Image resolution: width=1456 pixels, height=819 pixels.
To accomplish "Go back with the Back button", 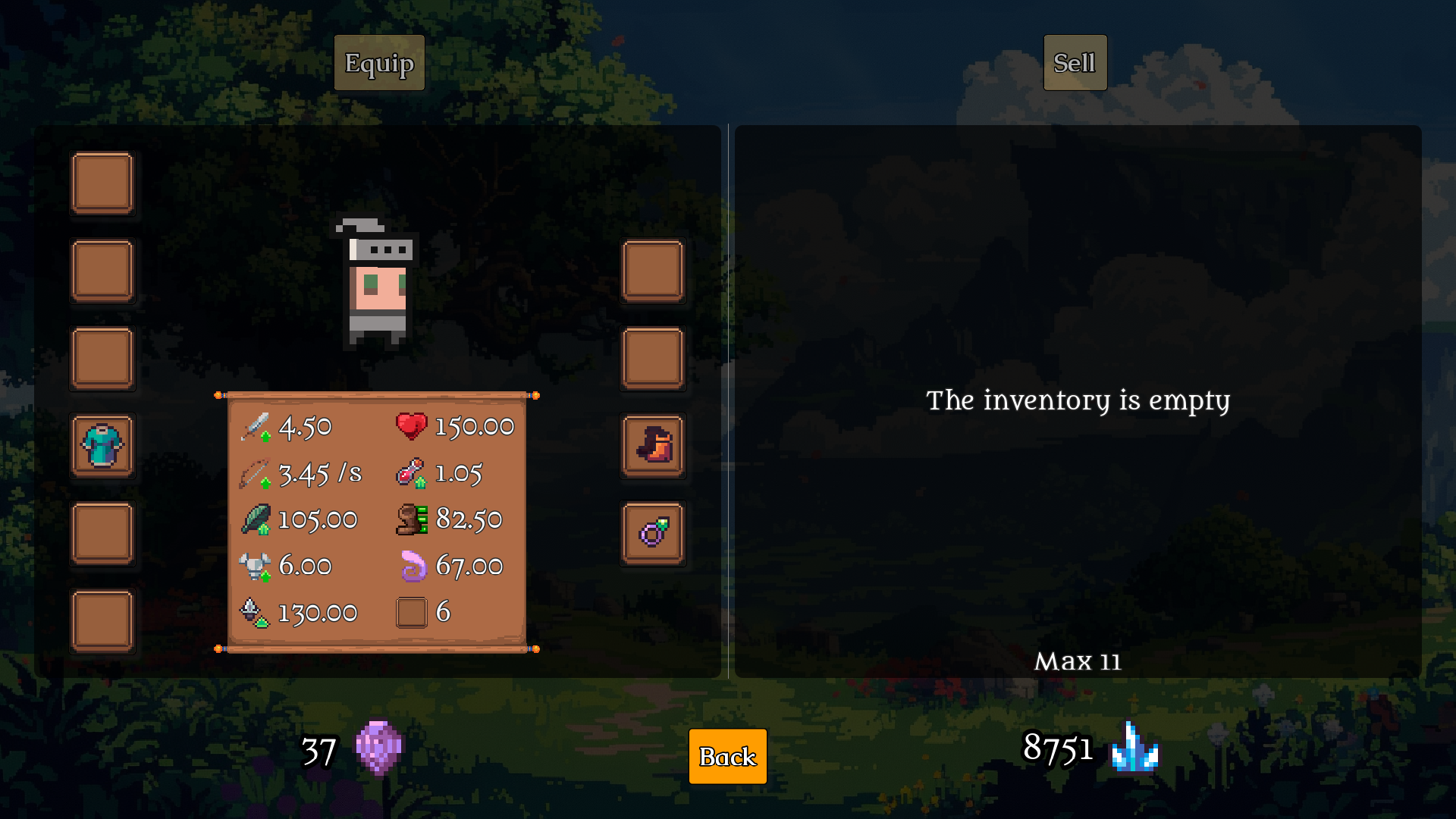I will point(727,756).
